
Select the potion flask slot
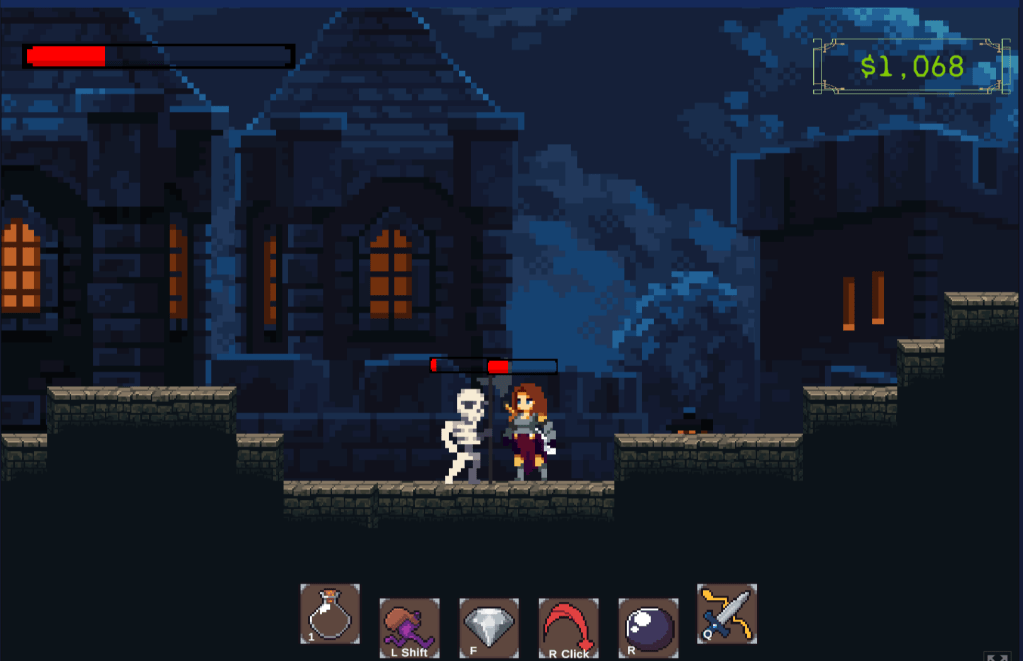(330, 613)
